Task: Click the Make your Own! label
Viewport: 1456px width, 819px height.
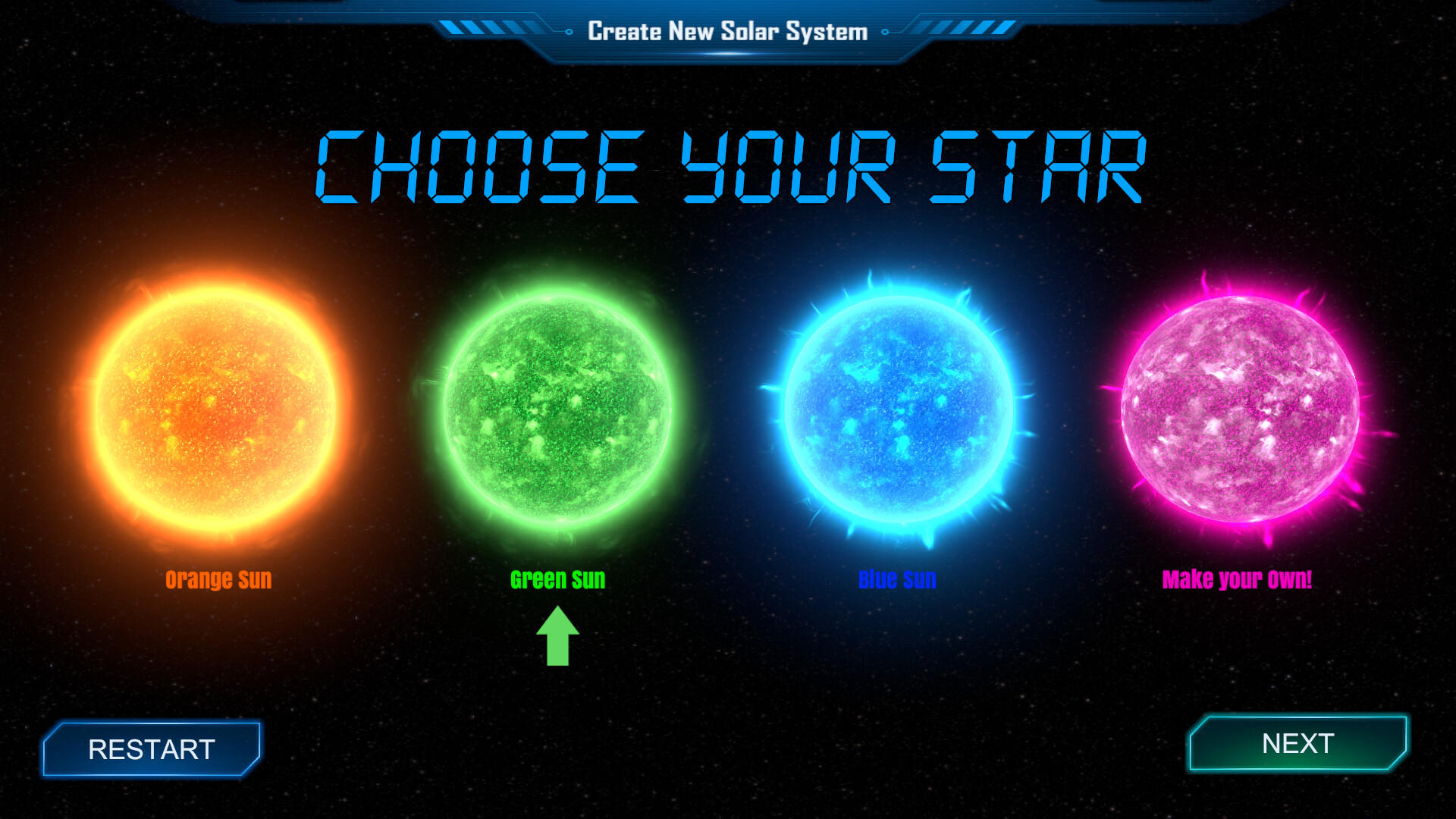Action: click(1238, 579)
